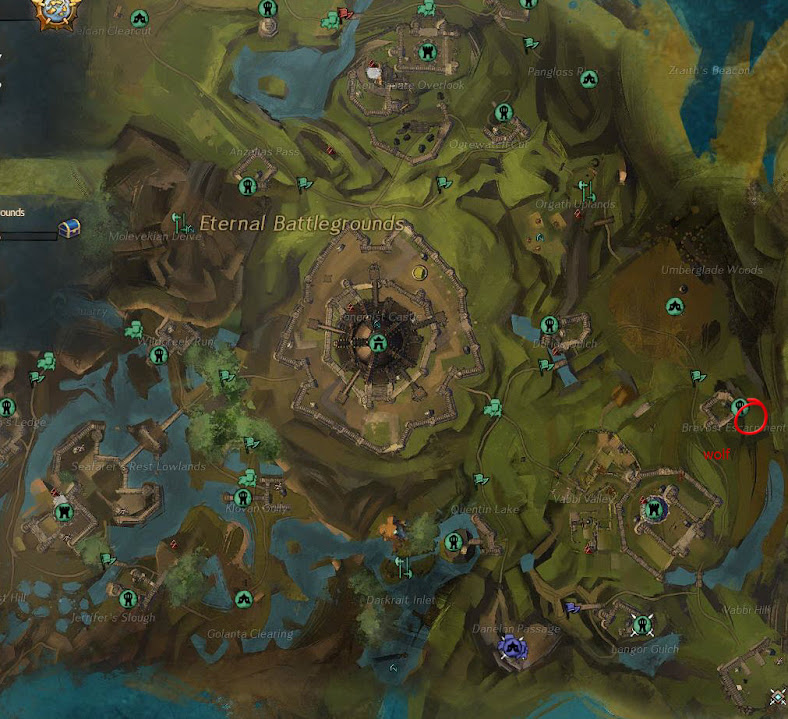Select the Anzalias Pass tower marker

point(247,186)
